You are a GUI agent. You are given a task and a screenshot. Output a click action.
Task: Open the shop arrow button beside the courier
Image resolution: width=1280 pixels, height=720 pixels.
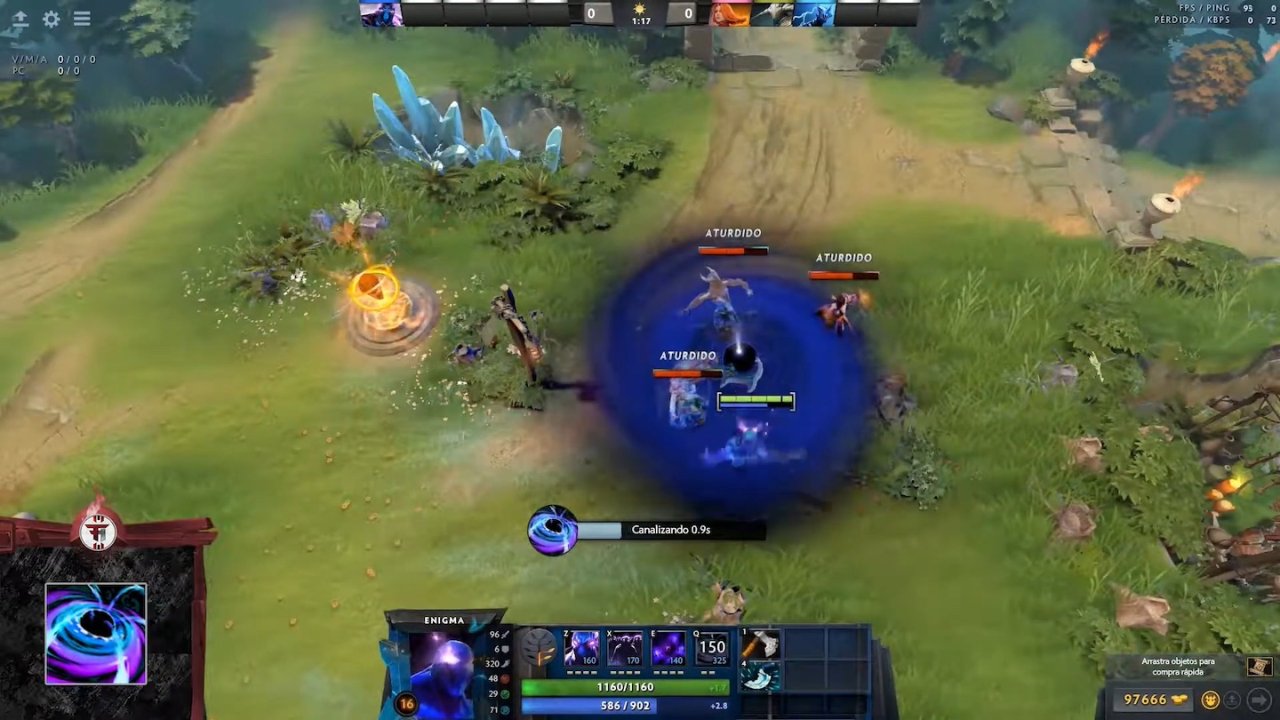[x=1260, y=700]
